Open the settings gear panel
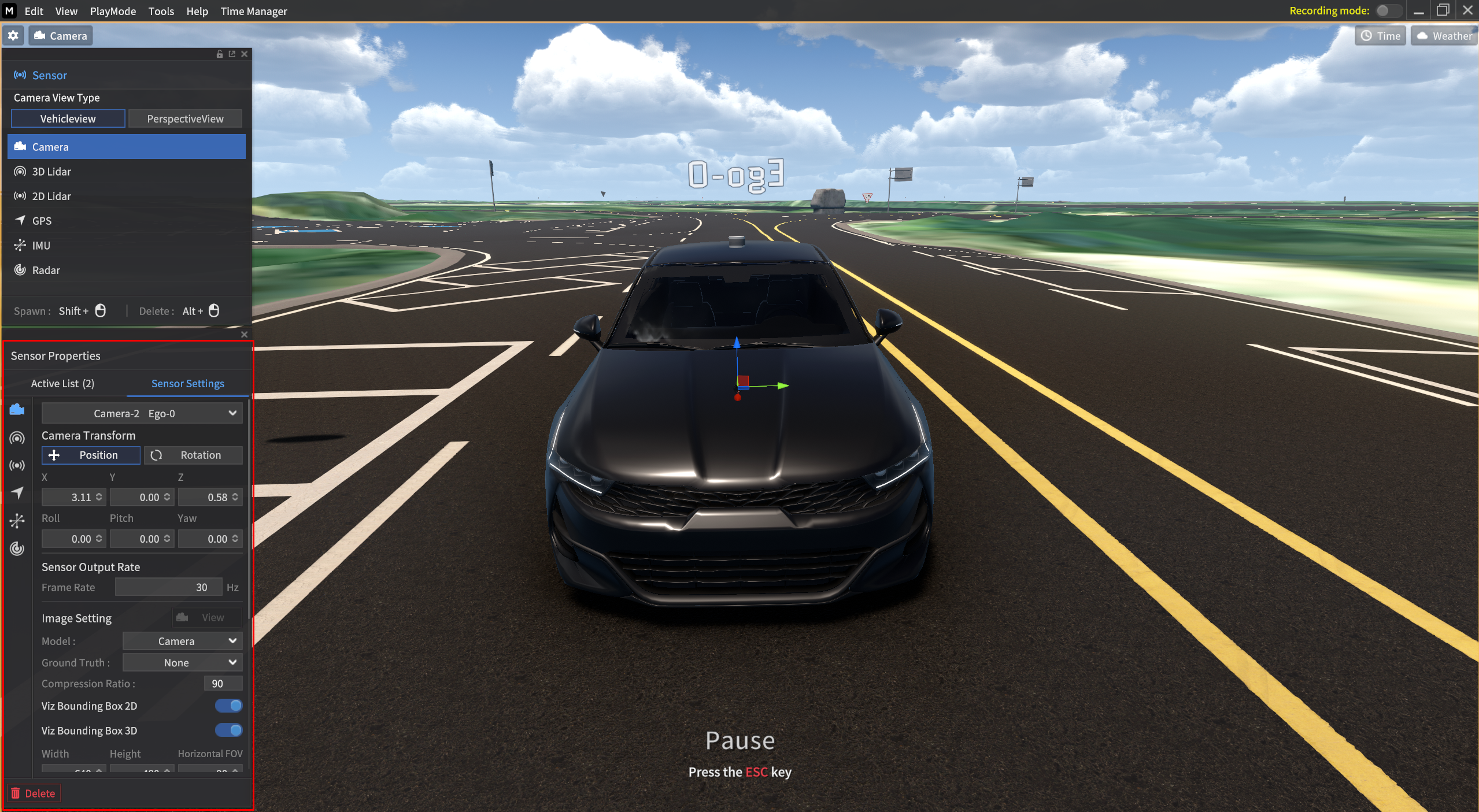This screenshot has height=812, width=1479. tap(13, 35)
